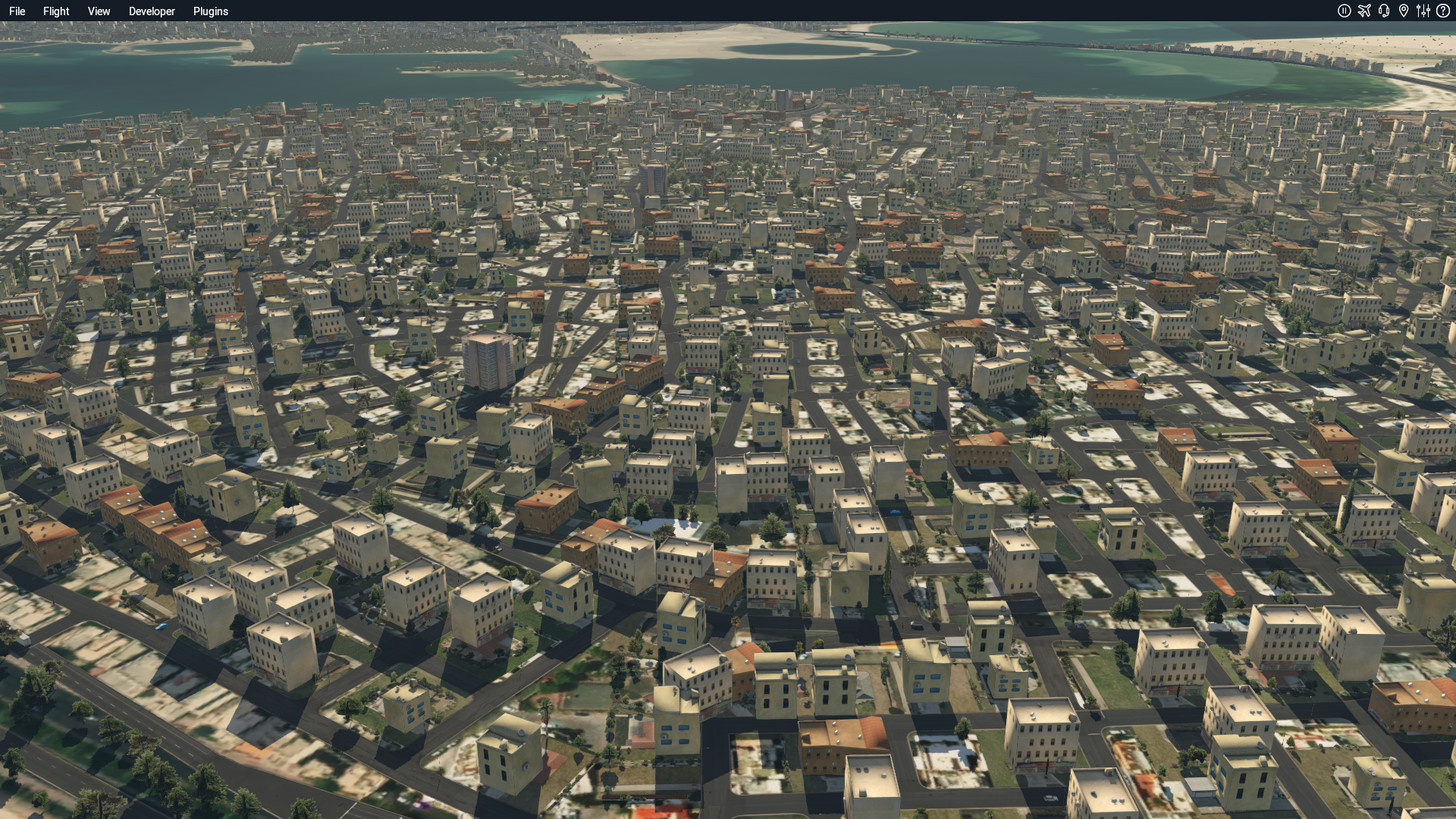Open the File menu
Image resolution: width=1456 pixels, height=819 pixels.
coord(16,11)
